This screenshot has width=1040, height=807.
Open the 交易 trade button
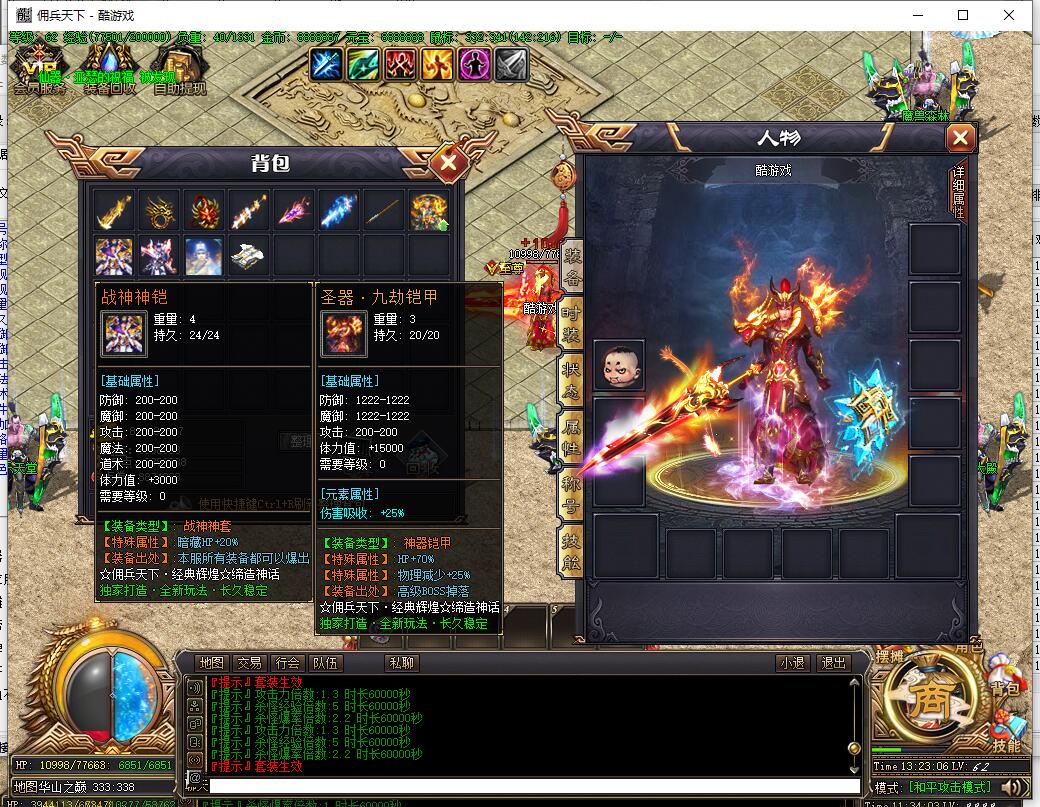click(249, 663)
